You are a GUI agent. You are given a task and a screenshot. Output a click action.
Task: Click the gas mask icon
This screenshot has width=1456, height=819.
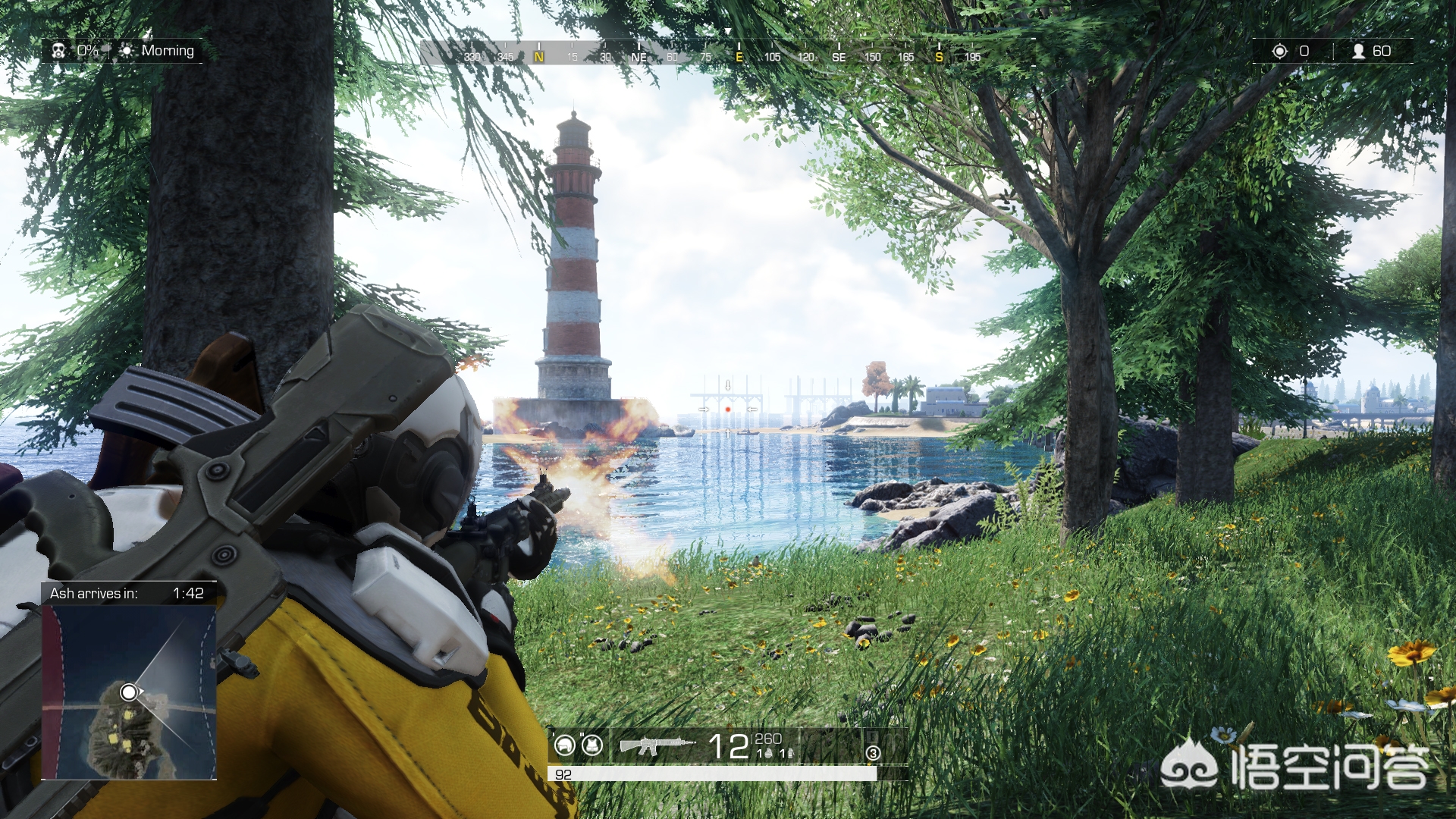[x=58, y=51]
